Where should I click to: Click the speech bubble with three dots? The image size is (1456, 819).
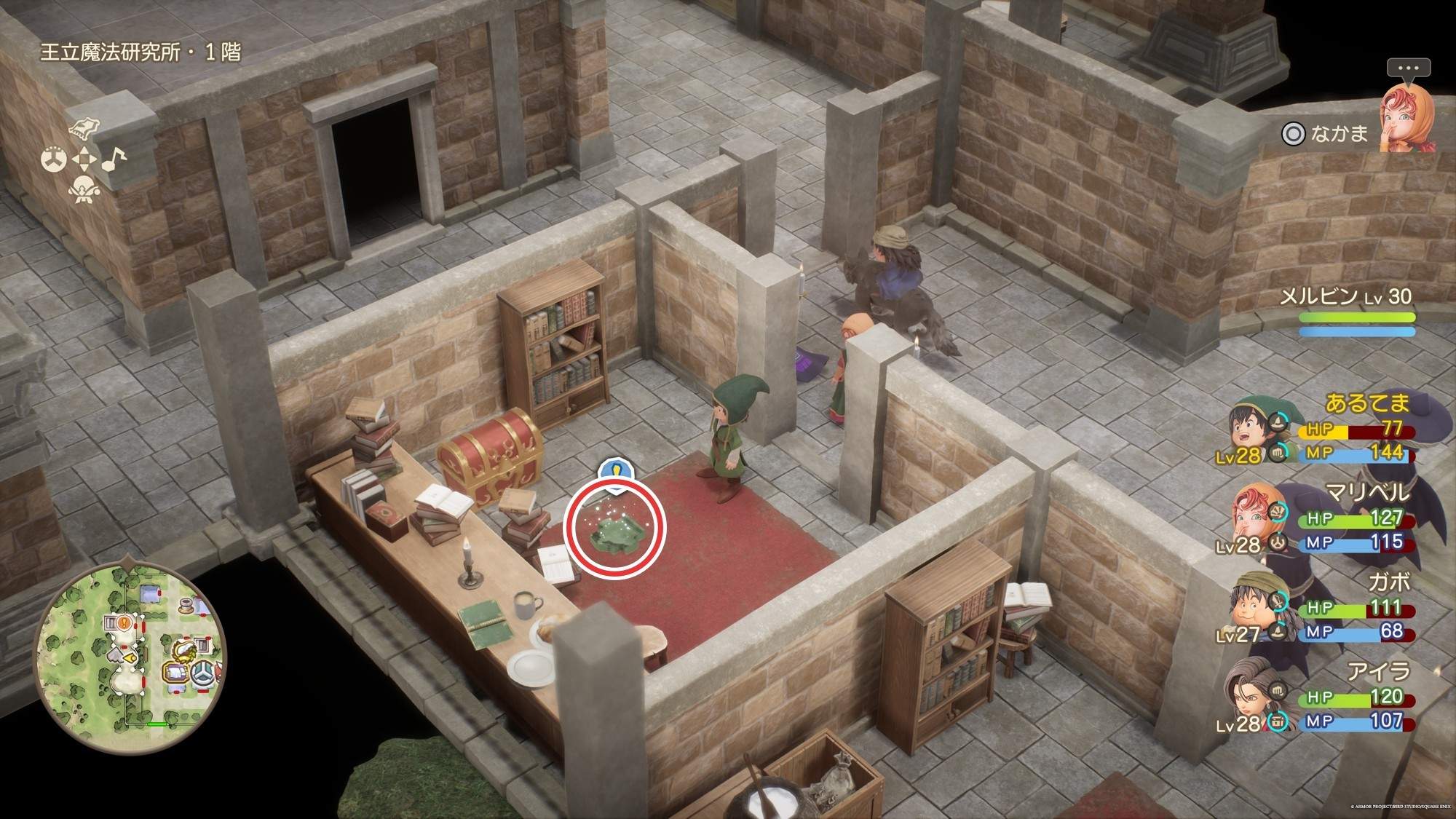pyautogui.click(x=1408, y=68)
